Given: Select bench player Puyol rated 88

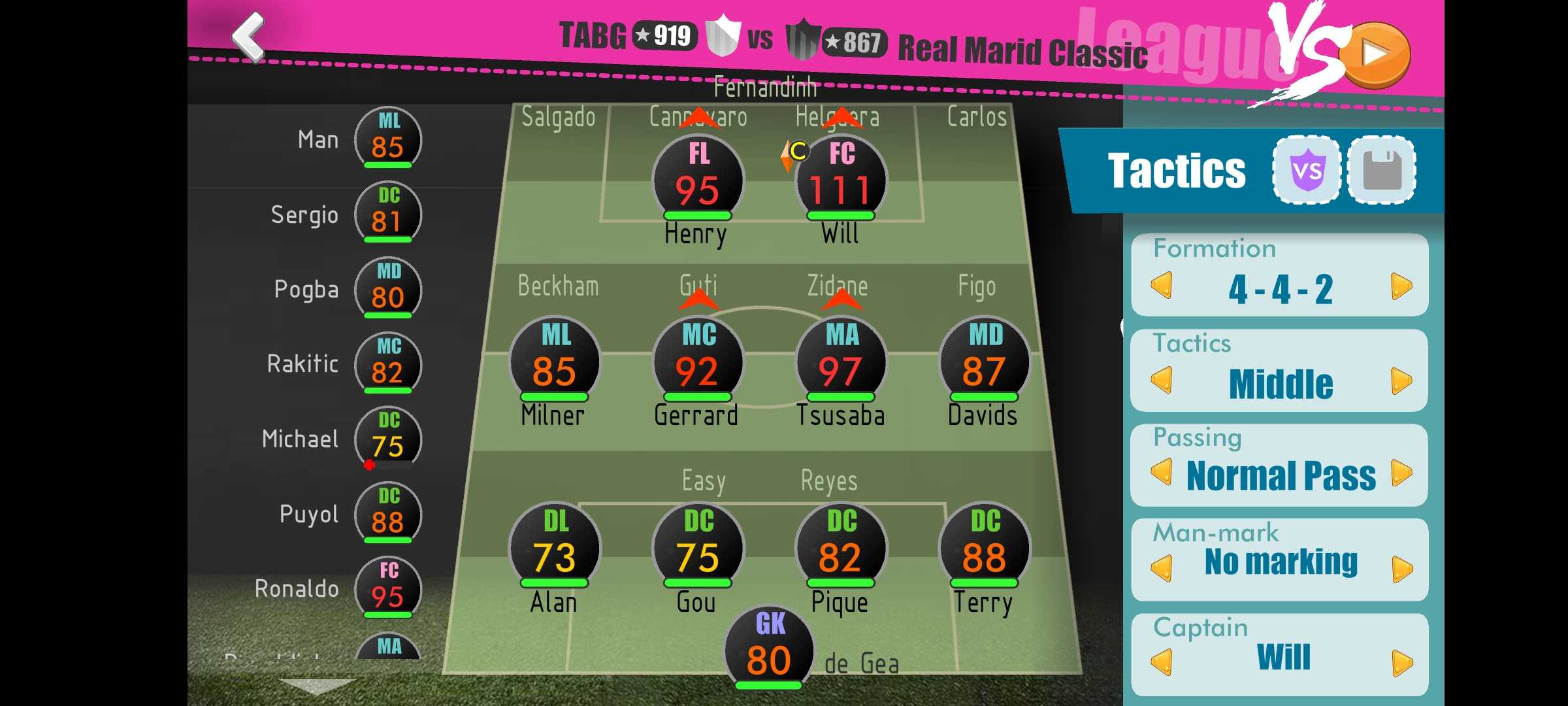Looking at the screenshot, I should click(387, 514).
